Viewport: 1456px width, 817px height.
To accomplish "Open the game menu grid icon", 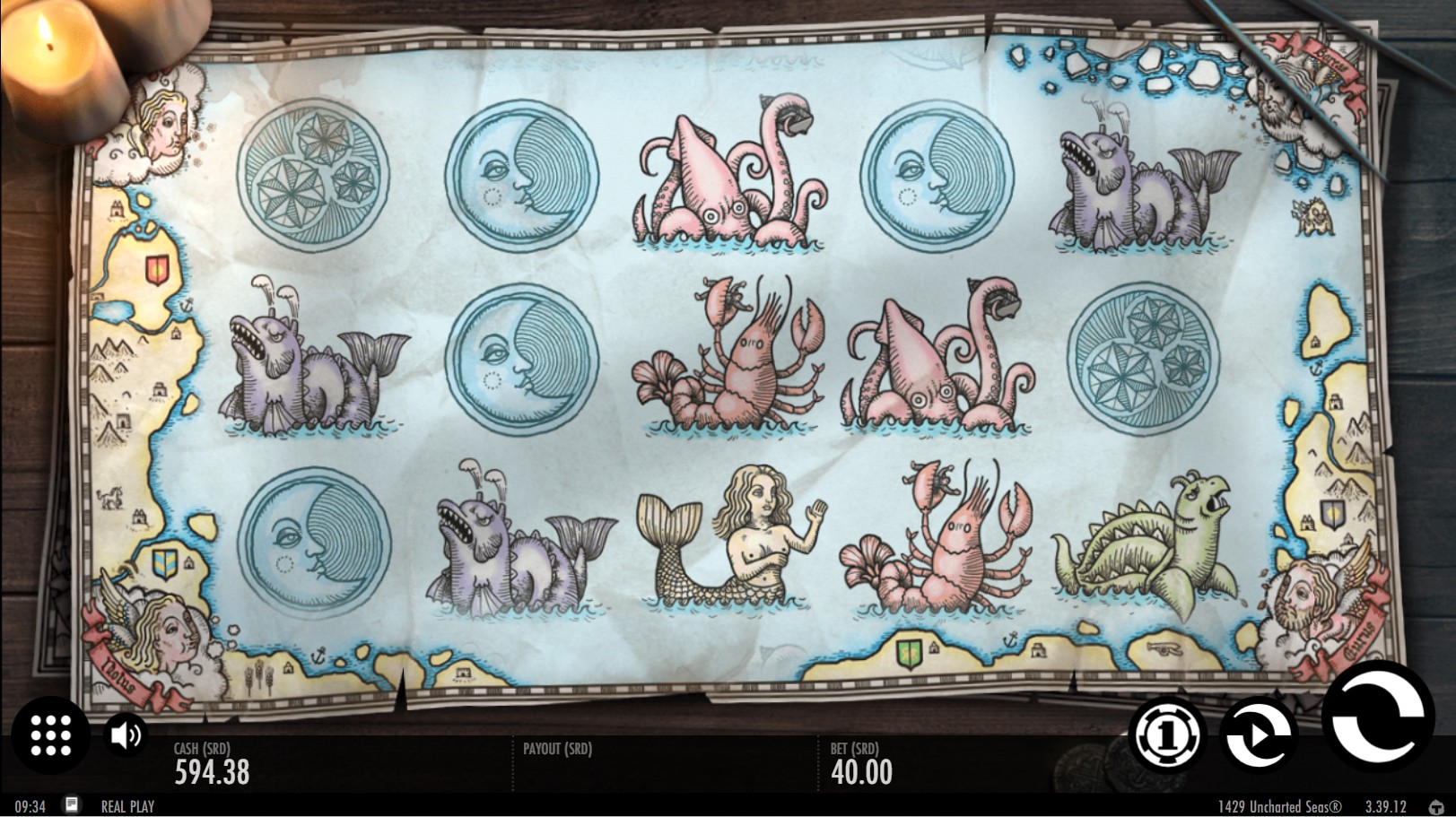I will 50,737.
